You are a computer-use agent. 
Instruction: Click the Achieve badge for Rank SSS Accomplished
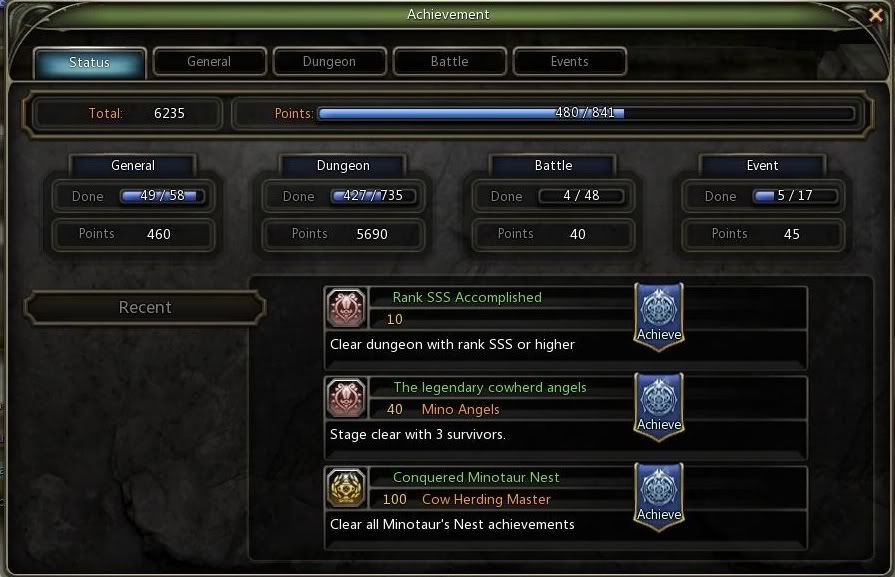tap(659, 316)
